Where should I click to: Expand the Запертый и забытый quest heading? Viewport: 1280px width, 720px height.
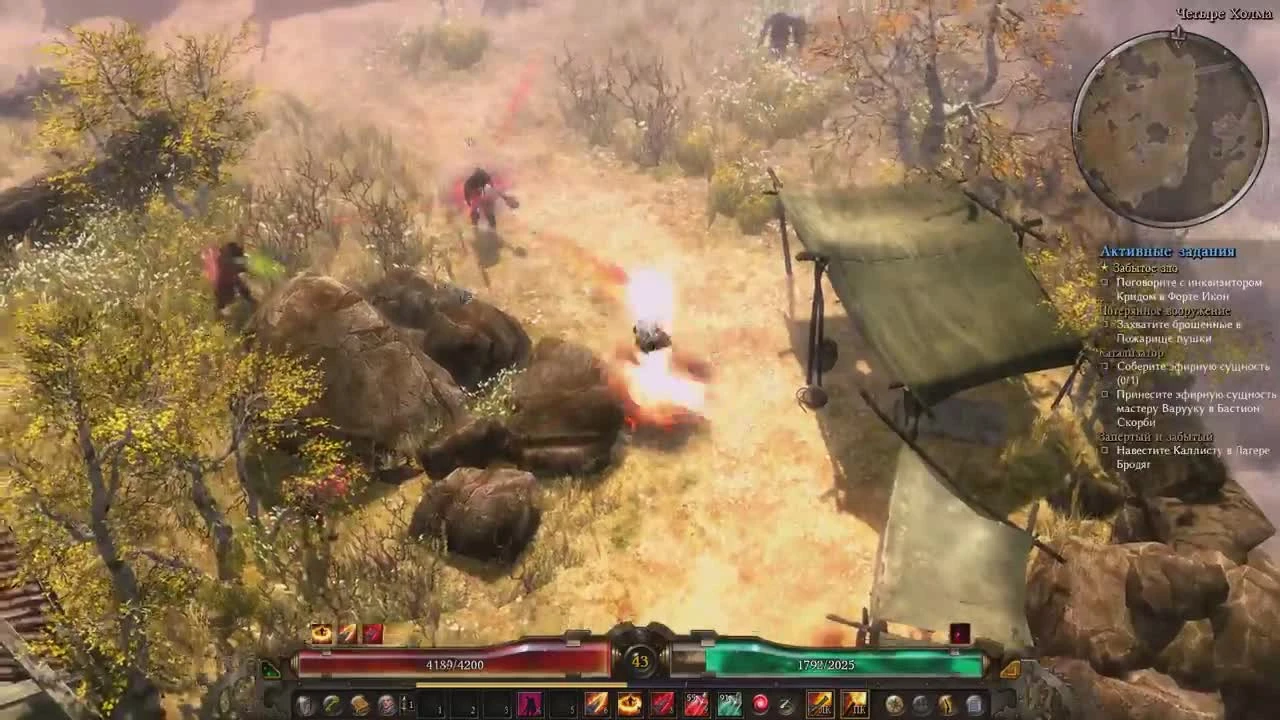pyautogui.click(x=1155, y=435)
